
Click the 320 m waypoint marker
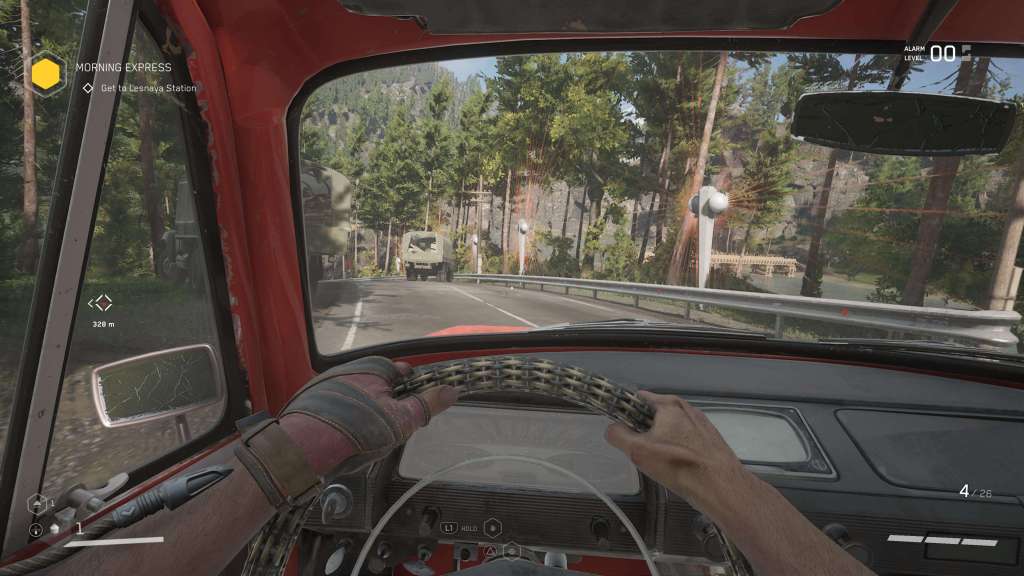pos(100,303)
